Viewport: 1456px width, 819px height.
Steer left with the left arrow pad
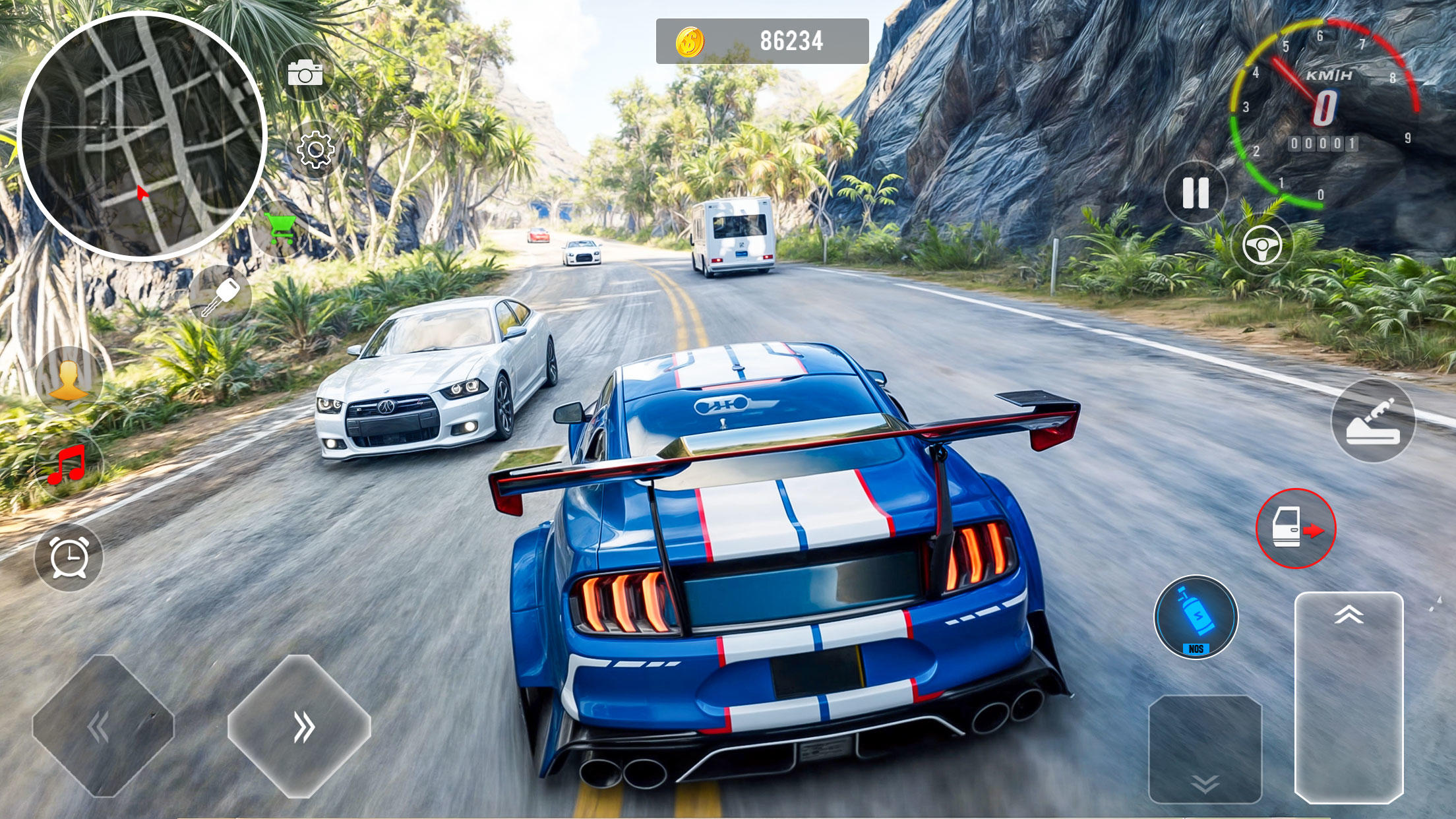click(102, 727)
